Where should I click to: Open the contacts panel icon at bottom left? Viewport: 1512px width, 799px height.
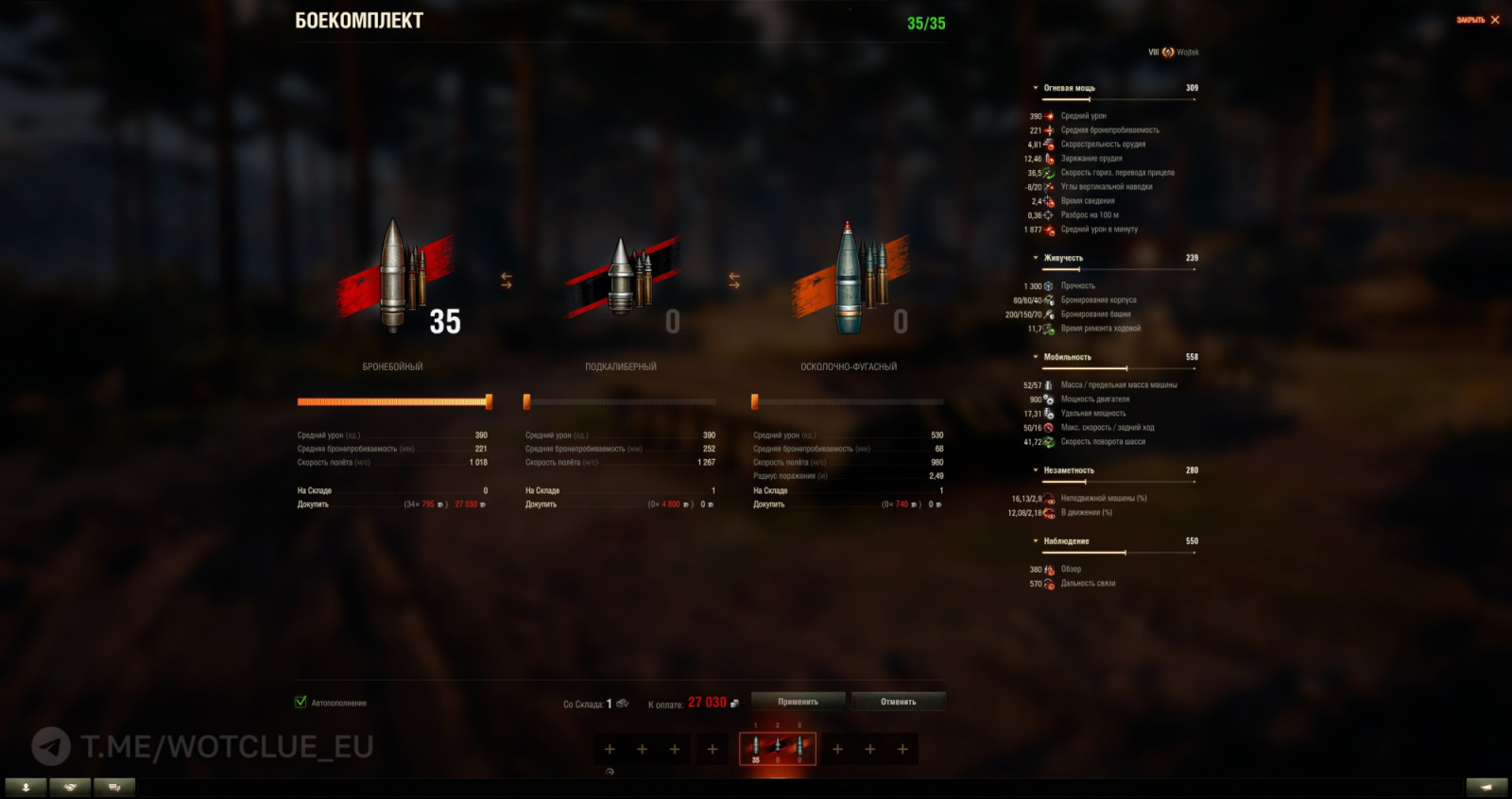tap(27, 785)
